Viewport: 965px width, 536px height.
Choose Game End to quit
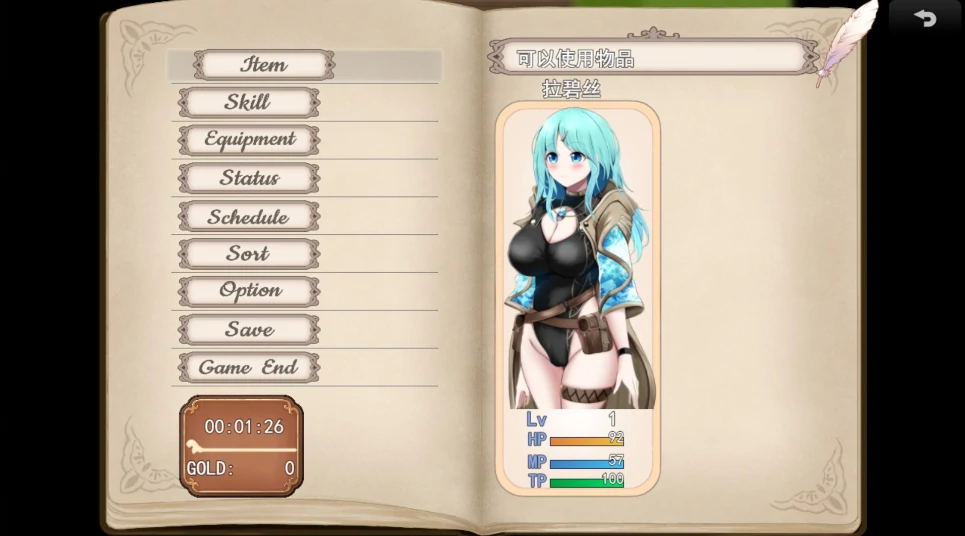248,367
